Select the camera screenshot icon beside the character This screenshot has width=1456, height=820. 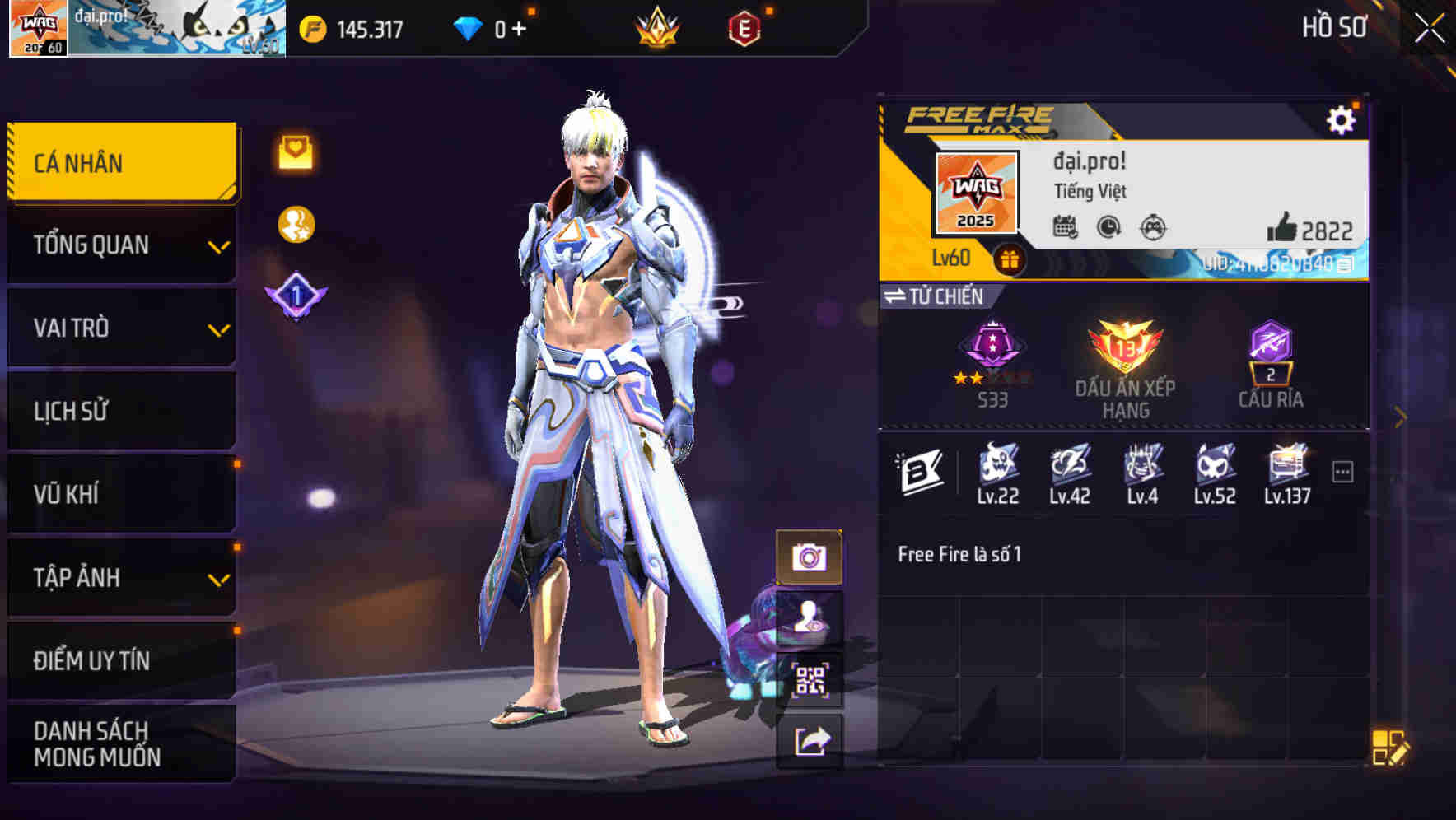click(x=810, y=557)
